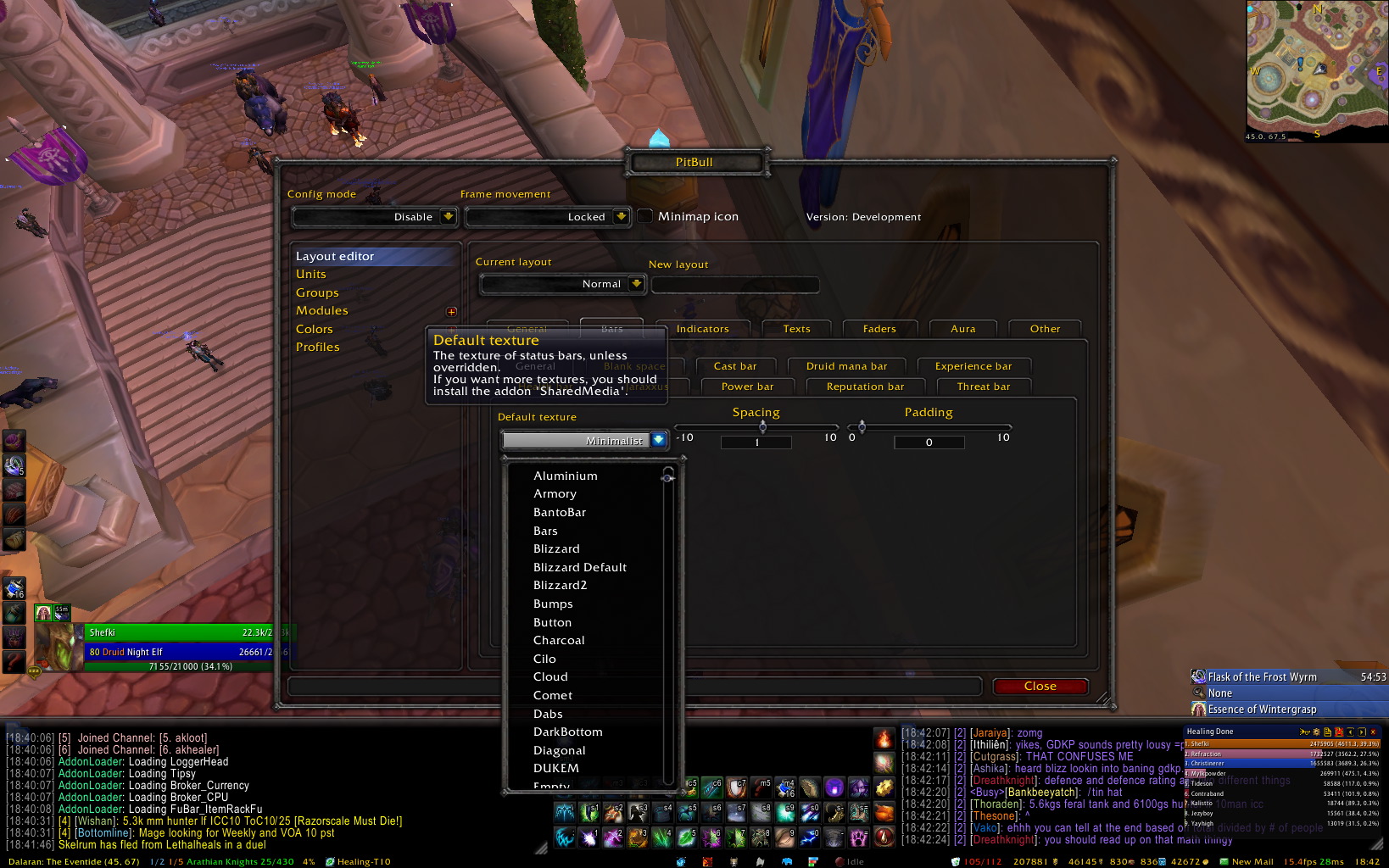1389x868 pixels.
Task: Select the Threat bar tab
Action: click(x=984, y=387)
